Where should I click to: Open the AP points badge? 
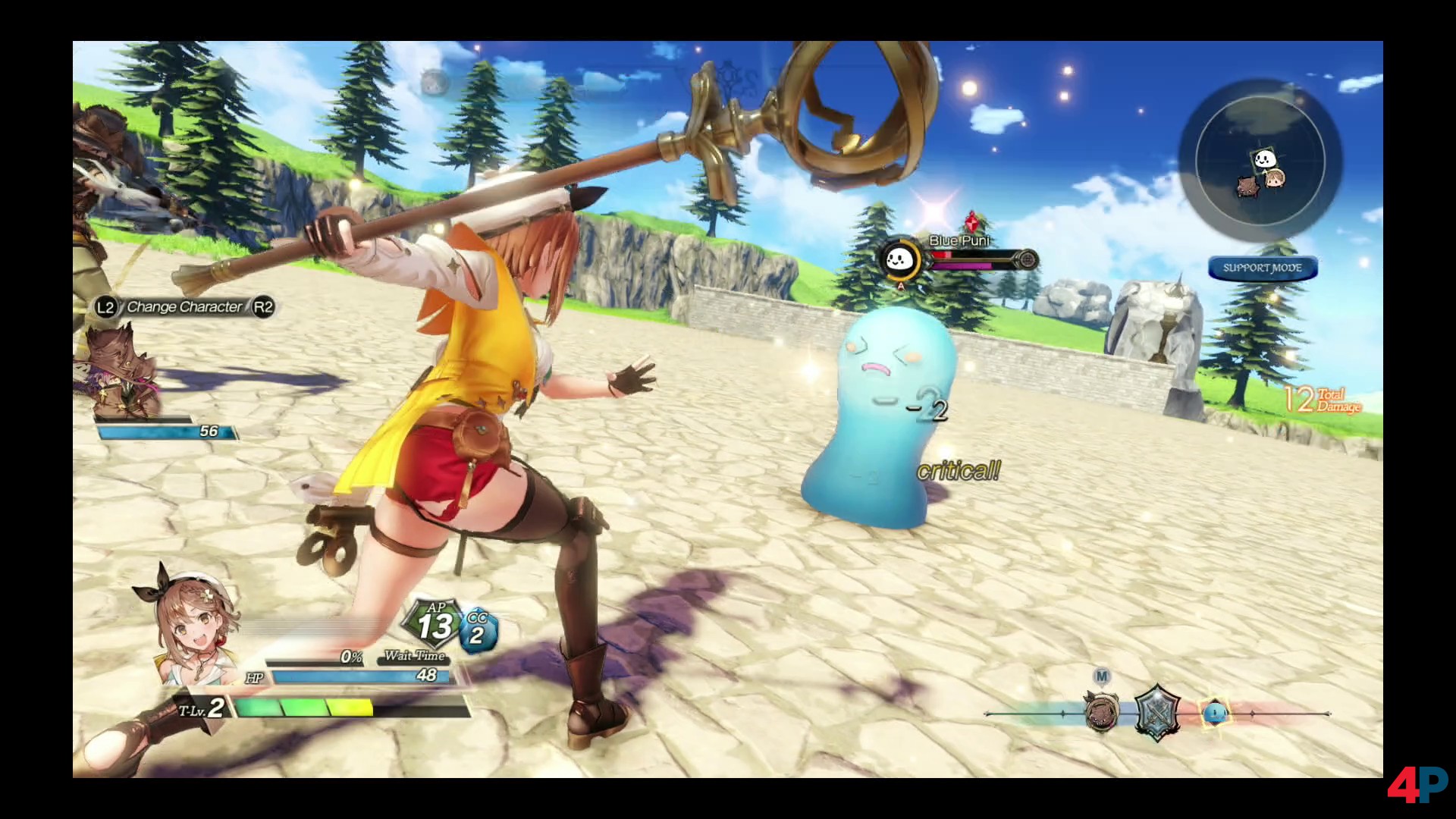(x=434, y=623)
